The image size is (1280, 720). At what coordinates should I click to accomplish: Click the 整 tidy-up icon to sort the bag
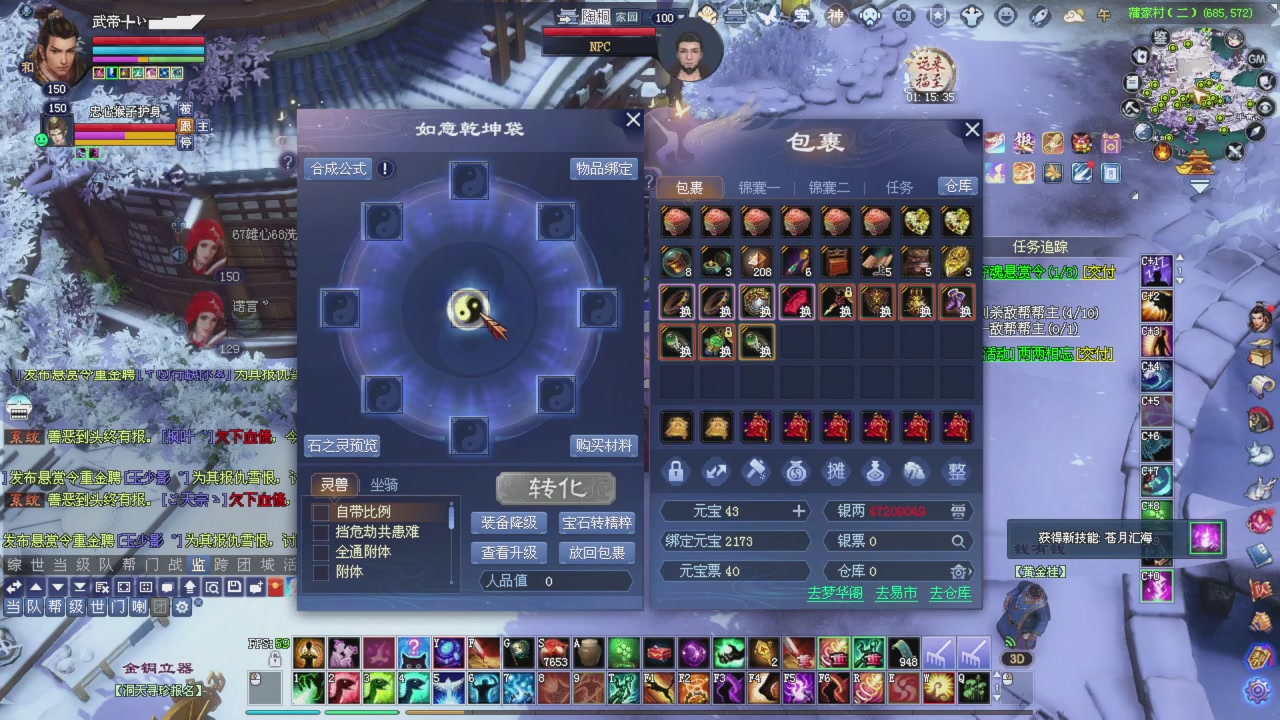click(956, 472)
